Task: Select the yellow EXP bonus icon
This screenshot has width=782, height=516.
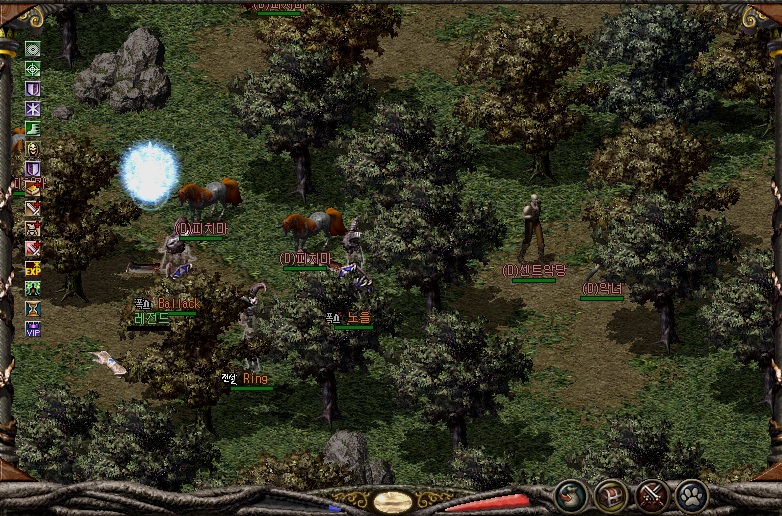Action: (x=33, y=268)
